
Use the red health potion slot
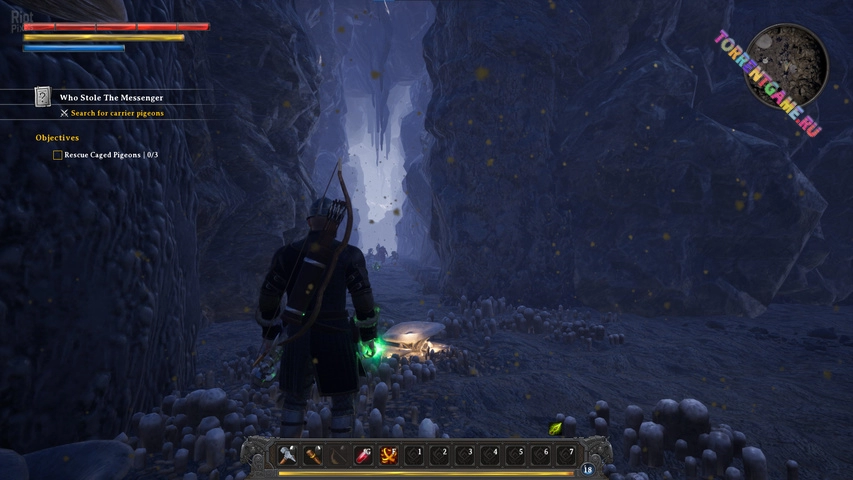coord(364,454)
